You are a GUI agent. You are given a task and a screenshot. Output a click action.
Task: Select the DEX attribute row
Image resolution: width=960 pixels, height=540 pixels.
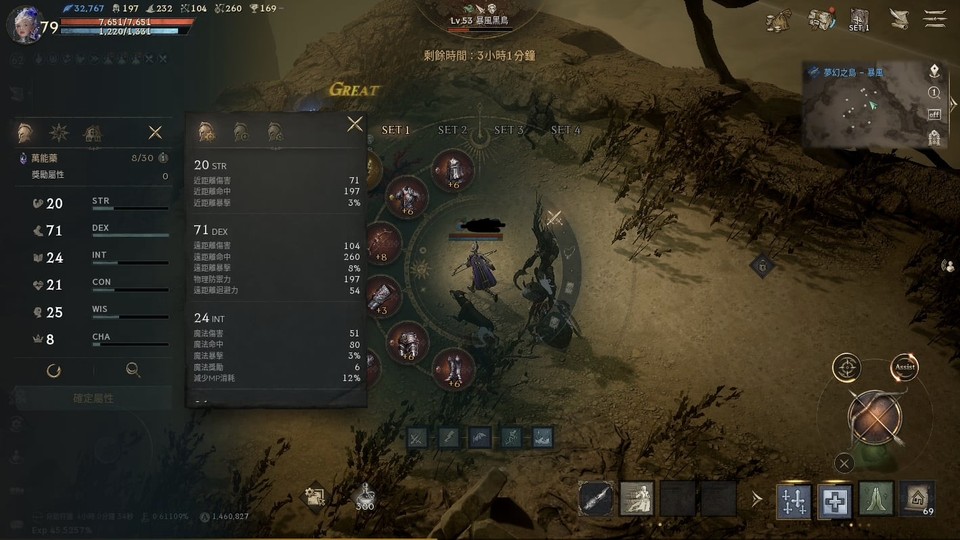pyautogui.click(x=93, y=230)
